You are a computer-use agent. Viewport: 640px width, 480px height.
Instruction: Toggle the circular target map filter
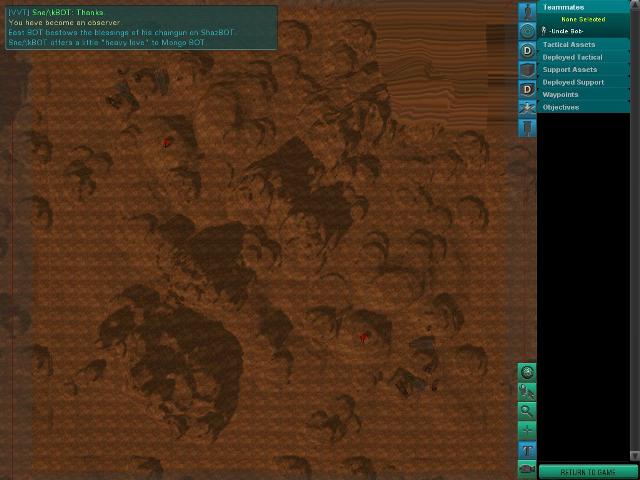point(527,31)
